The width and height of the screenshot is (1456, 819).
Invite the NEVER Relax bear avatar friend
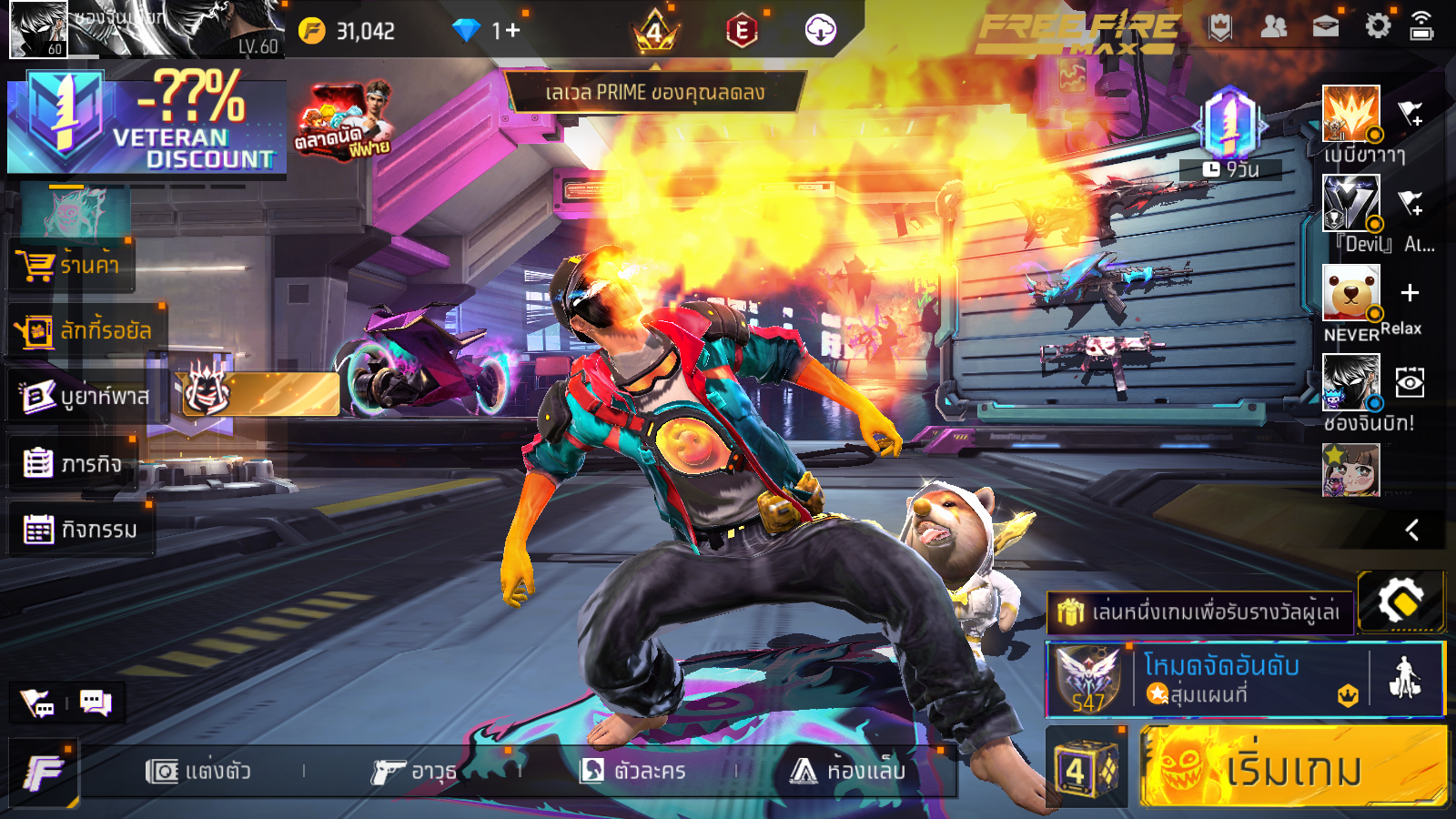[1410, 293]
